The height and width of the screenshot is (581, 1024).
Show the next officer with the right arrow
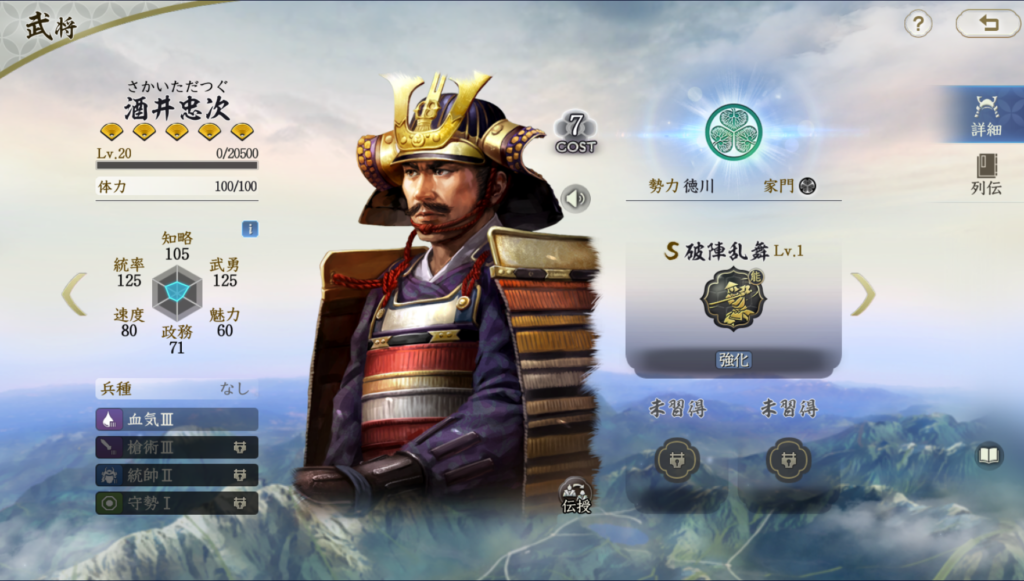[x=862, y=294]
